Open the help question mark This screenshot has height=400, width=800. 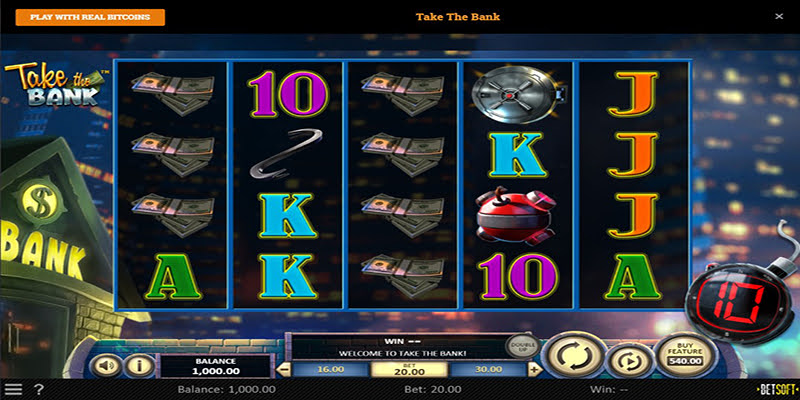pos(39,389)
